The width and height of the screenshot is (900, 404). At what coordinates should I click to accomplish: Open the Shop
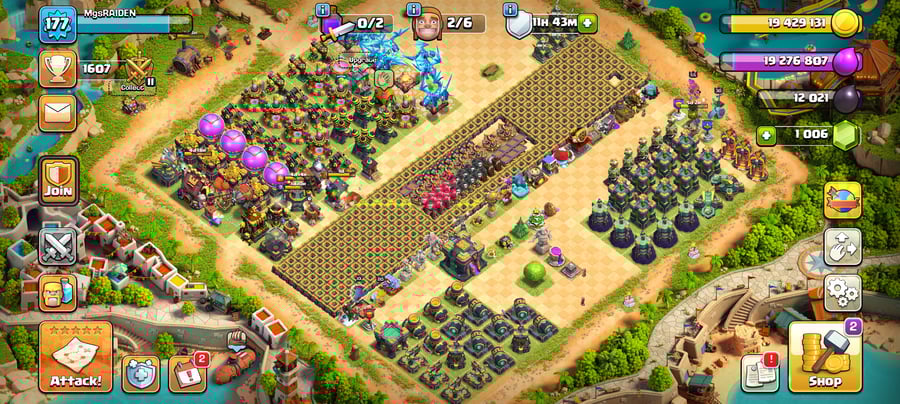824,357
